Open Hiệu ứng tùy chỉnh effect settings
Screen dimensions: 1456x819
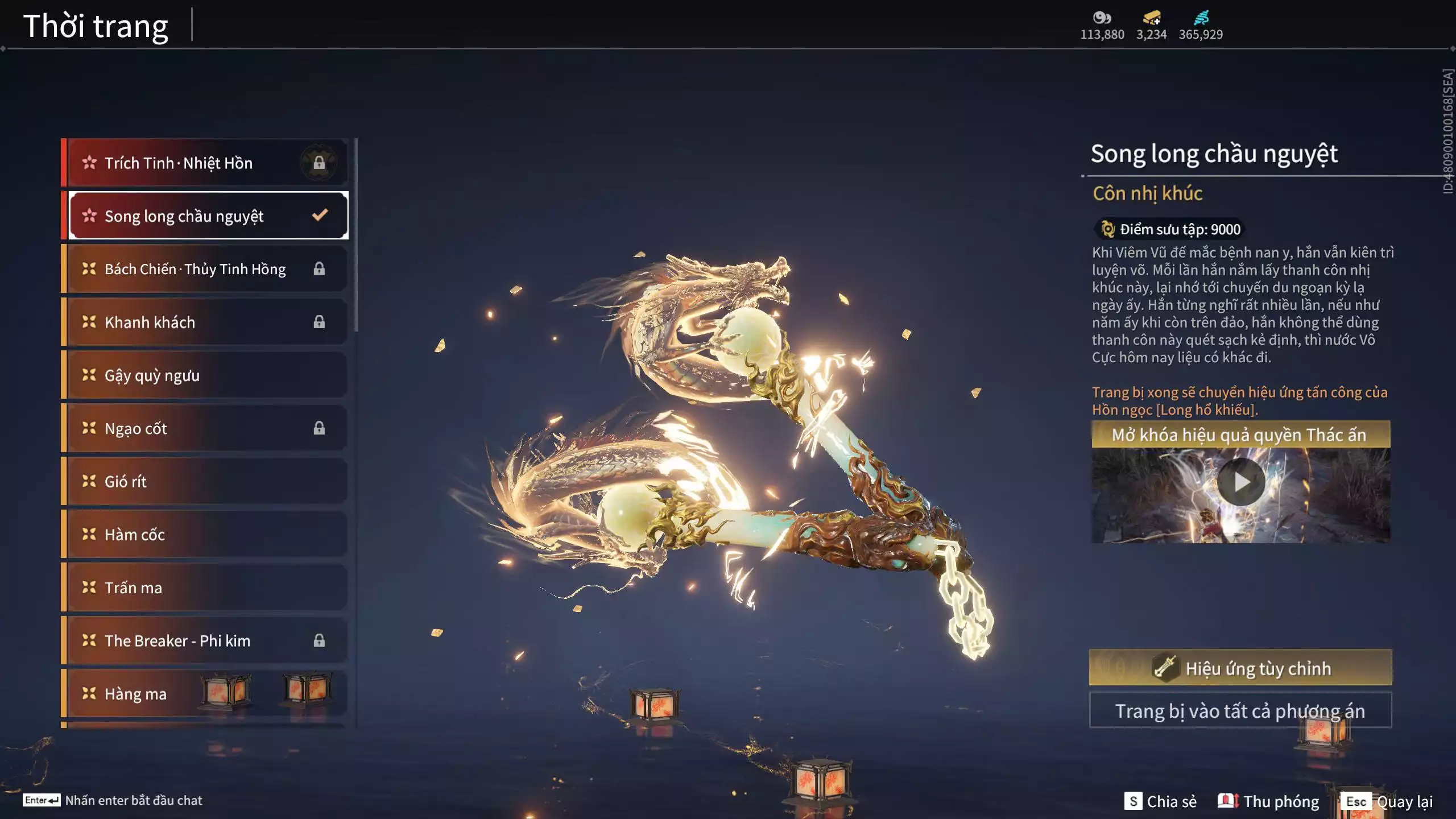coord(1240,668)
